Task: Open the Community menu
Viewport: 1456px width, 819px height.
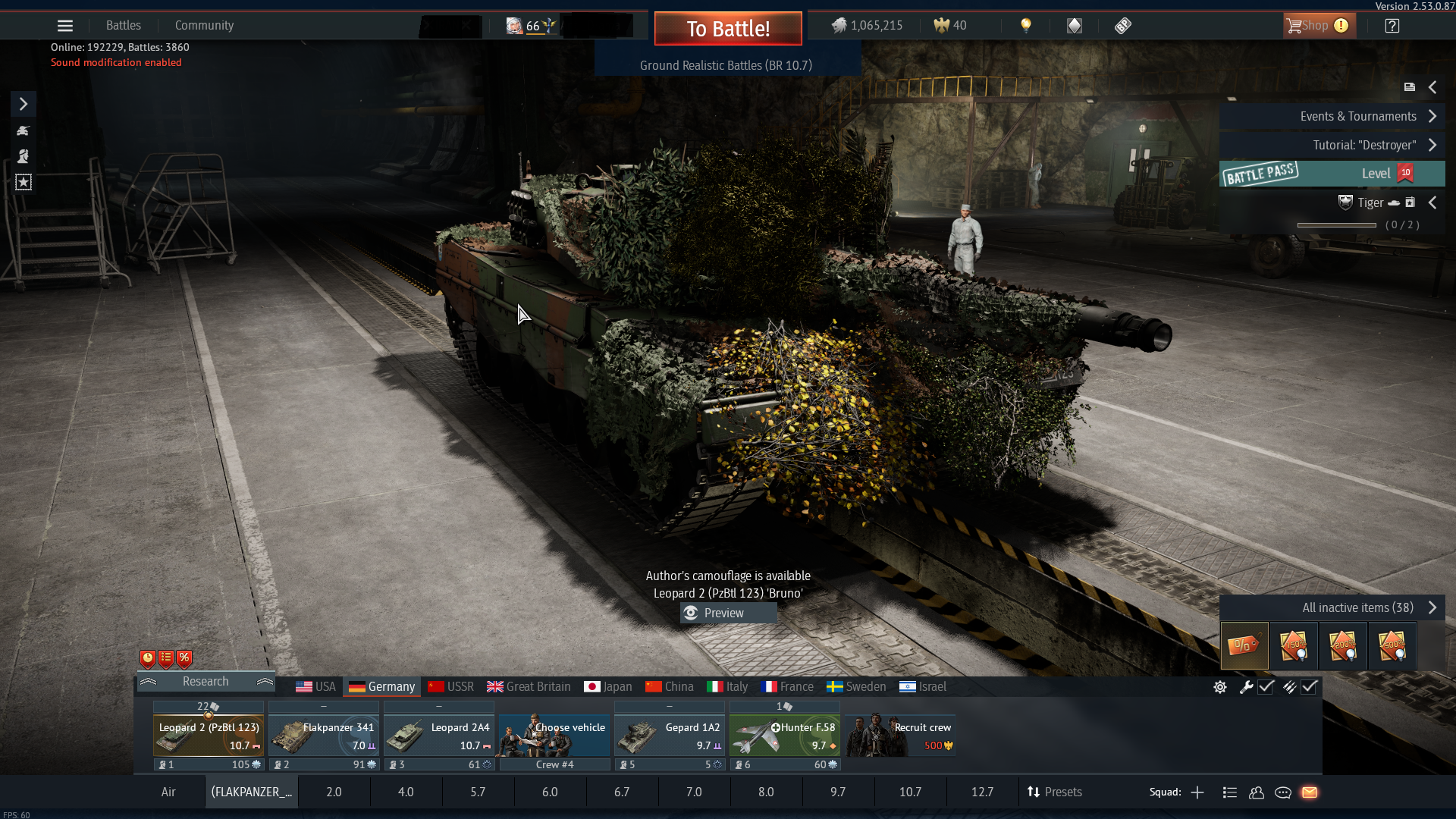Action: [x=204, y=26]
